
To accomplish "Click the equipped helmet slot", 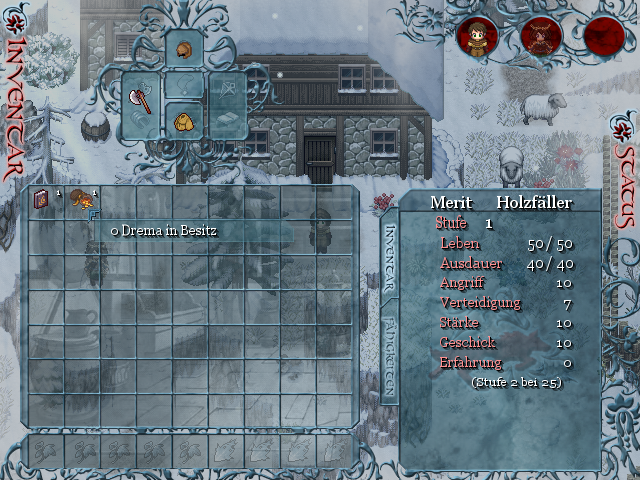I will [184, 47].
